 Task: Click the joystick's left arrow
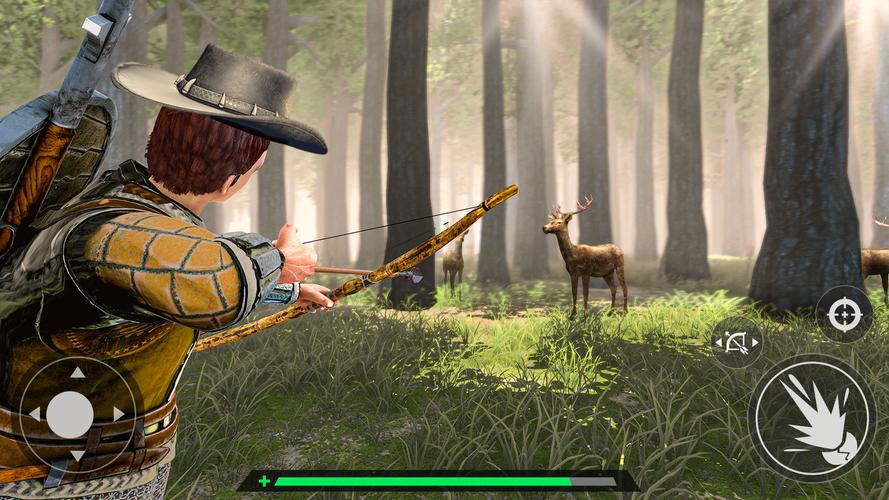tap(34, 414)
